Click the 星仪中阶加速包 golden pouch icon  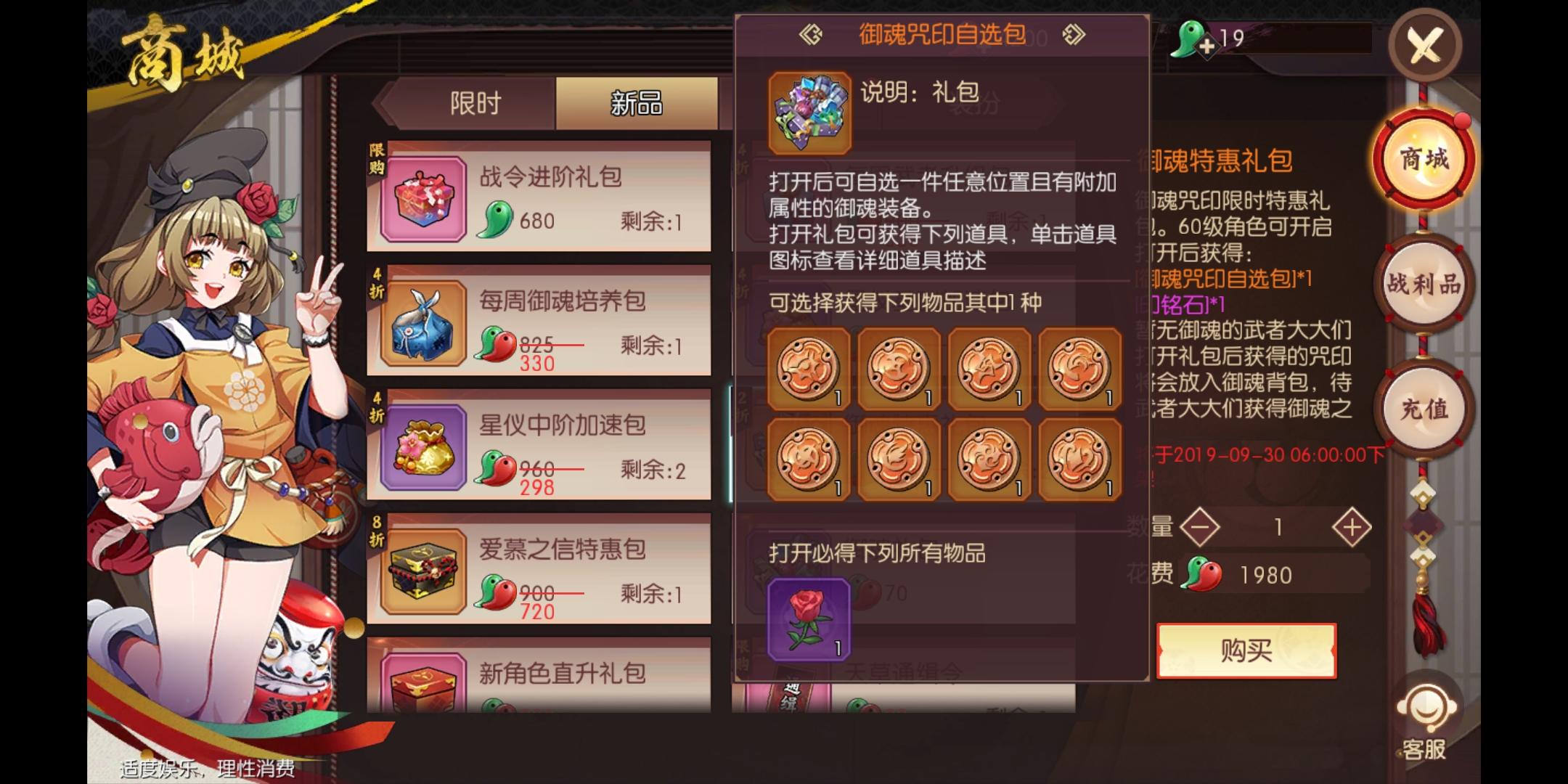(x=420, y=444)
